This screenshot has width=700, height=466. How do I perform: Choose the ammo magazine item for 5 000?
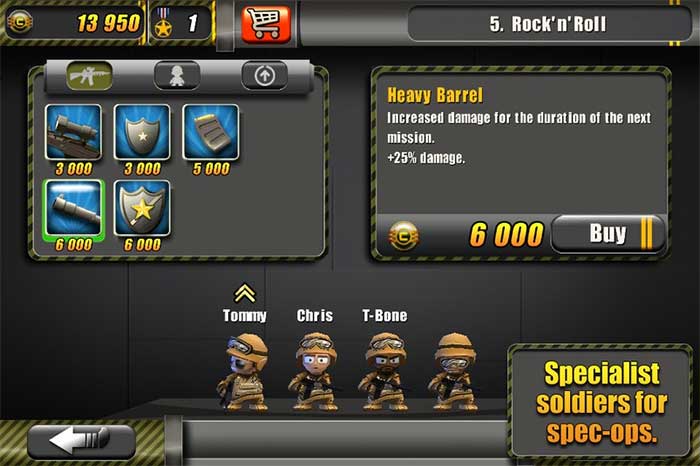coord(210,132)
